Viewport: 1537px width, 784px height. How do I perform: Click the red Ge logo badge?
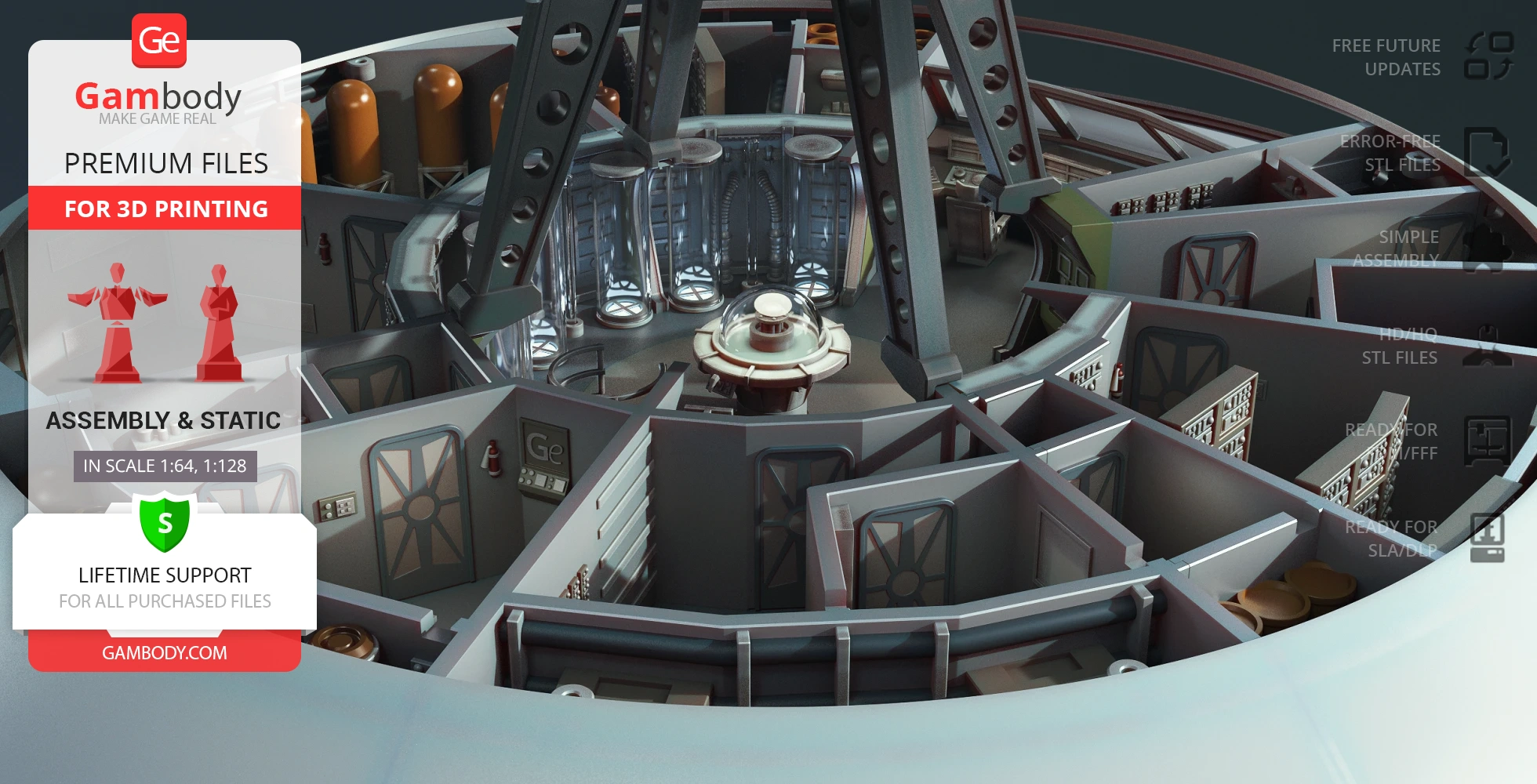click(159, 41)
